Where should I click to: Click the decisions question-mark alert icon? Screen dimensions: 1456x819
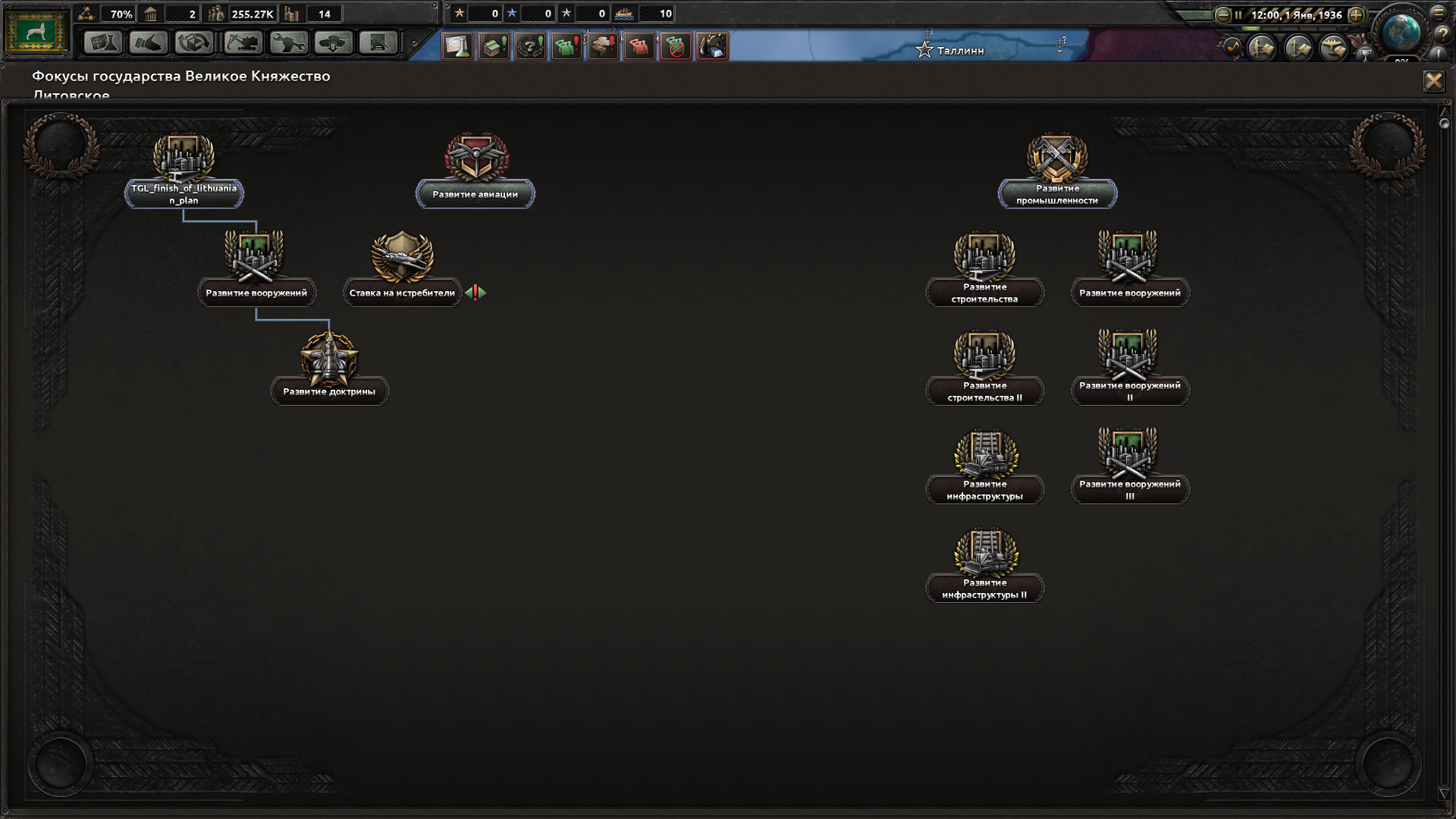[531, 46]
